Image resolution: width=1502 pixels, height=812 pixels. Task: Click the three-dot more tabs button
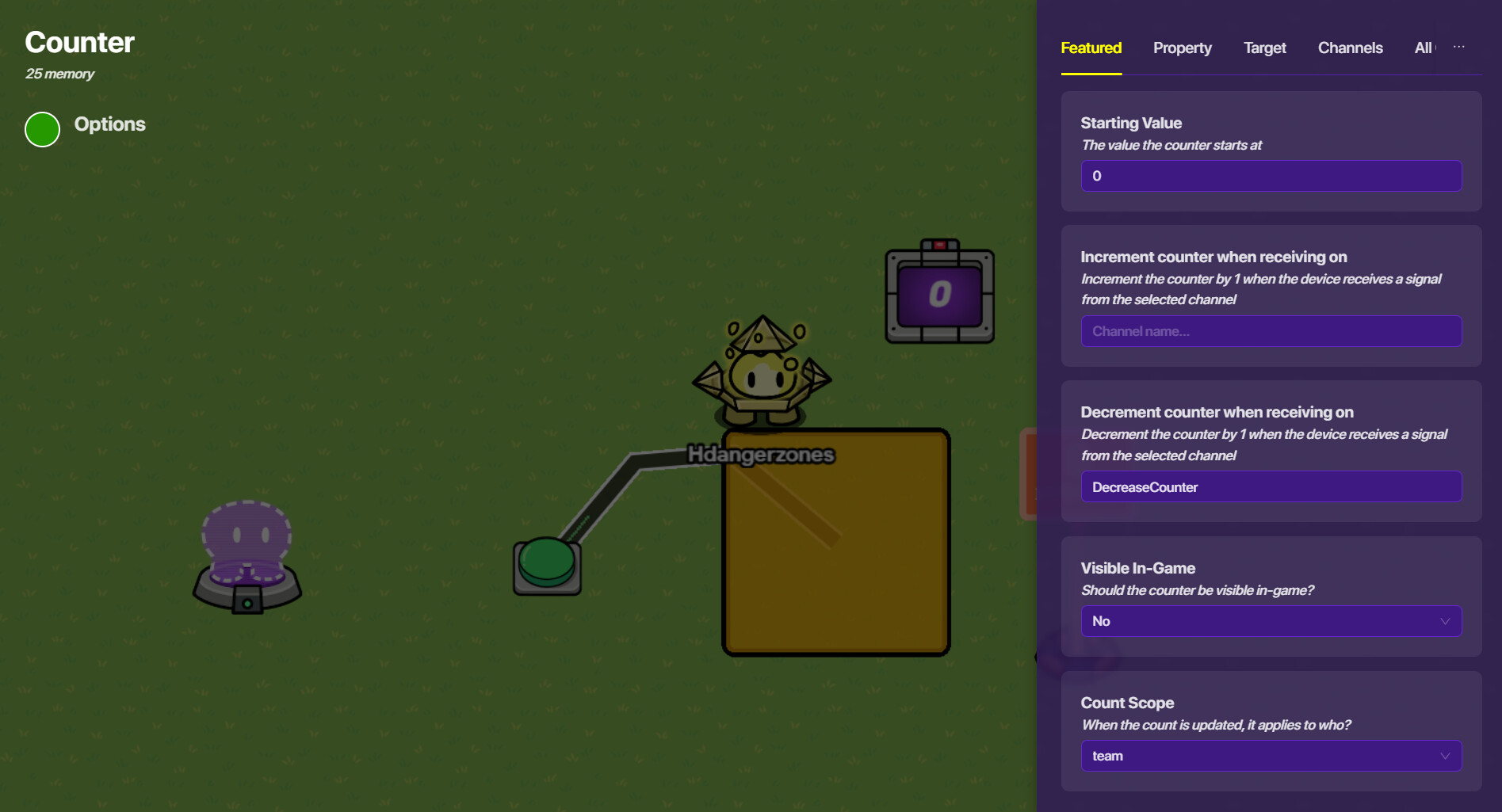click(x=1458, y=48)
